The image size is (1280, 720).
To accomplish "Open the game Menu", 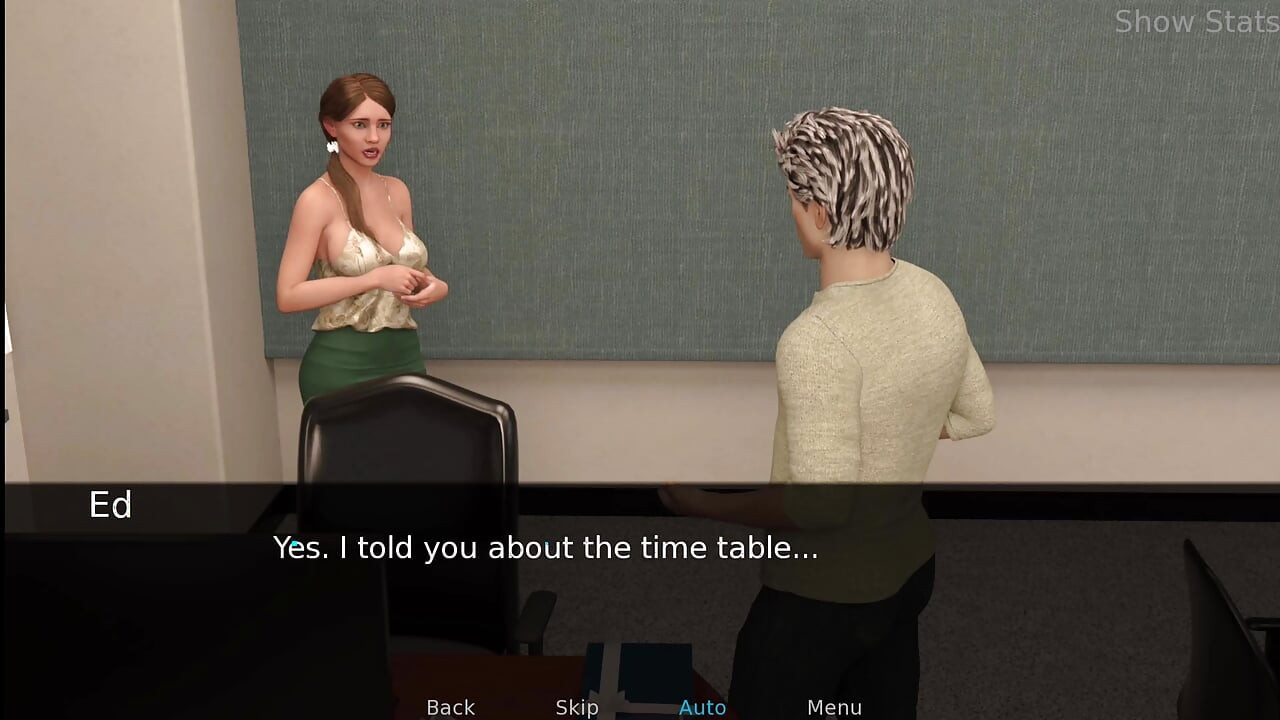I will point(834,707).
